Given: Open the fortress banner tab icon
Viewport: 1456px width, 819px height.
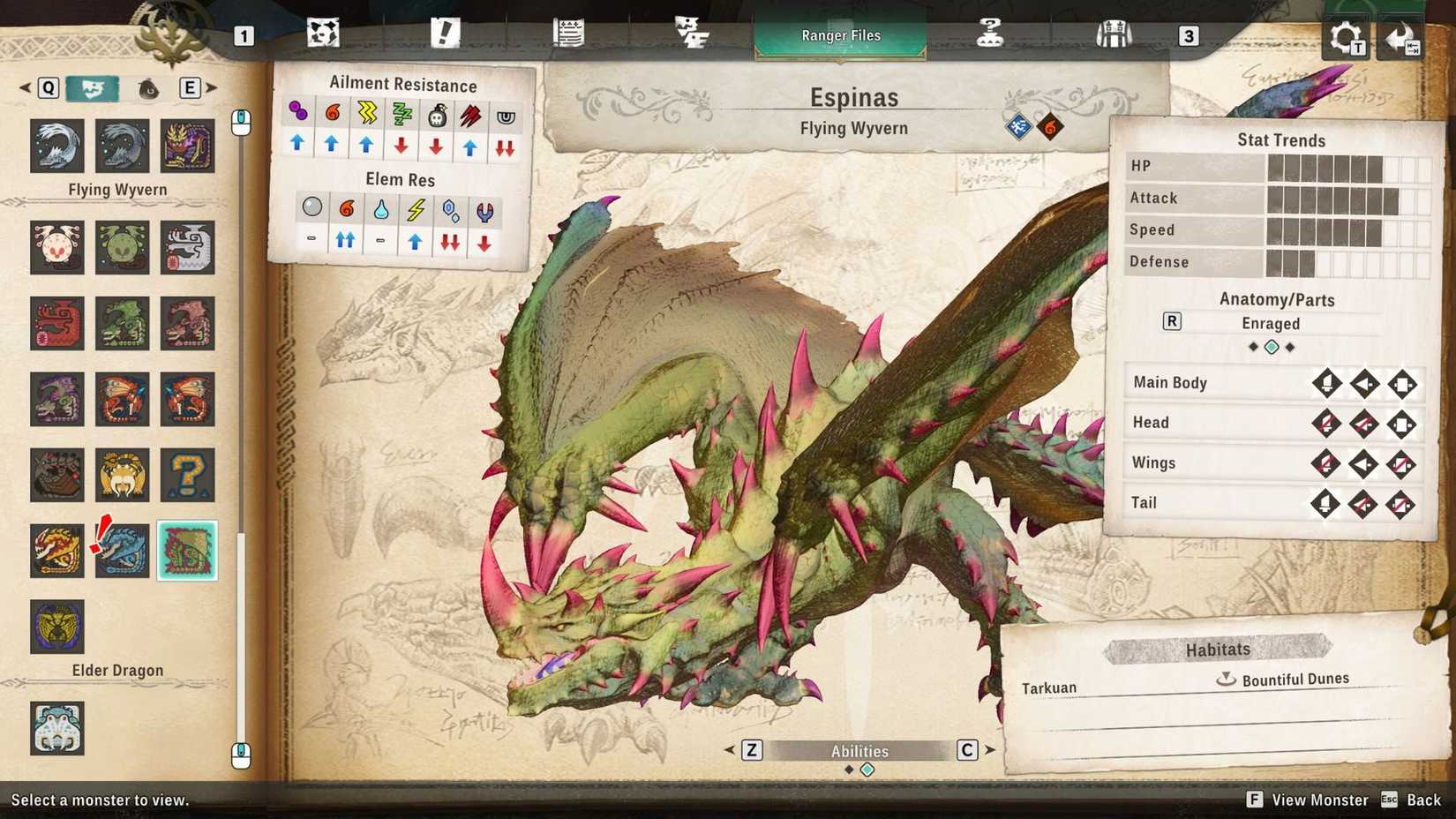Looking at the screenshot, I should tap(1115, 31).
